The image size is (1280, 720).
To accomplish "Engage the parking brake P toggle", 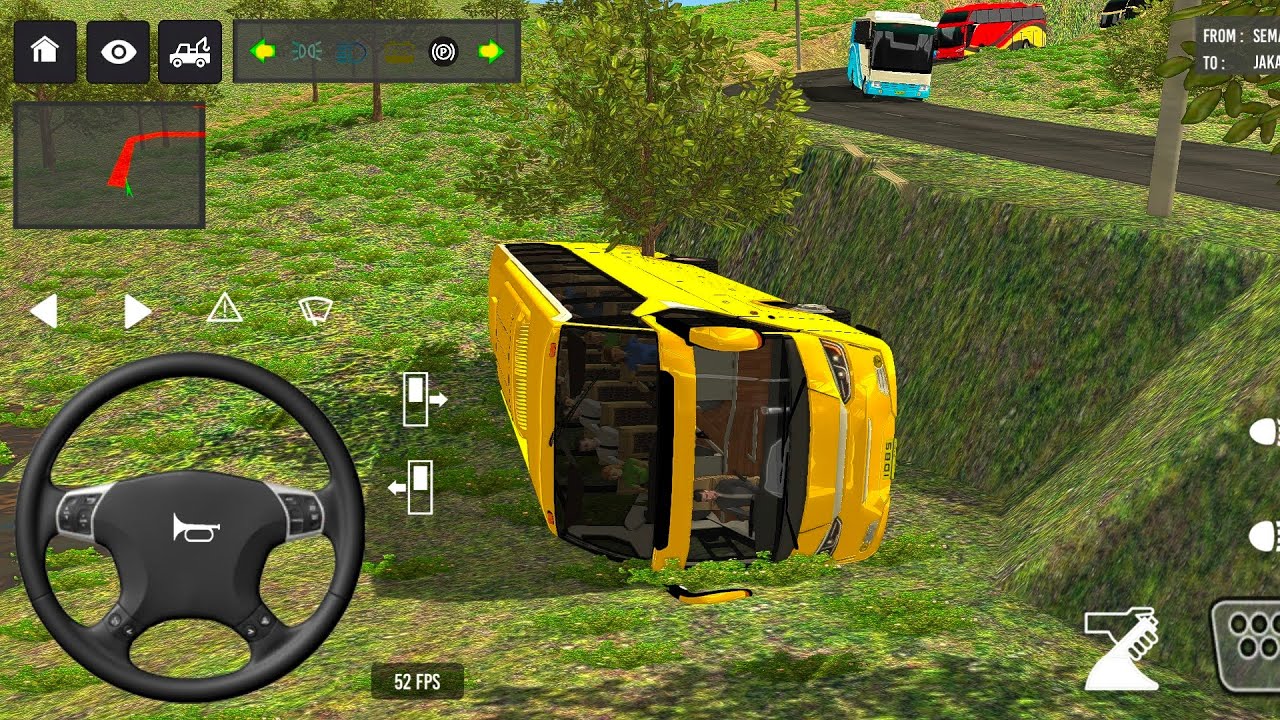I will point(443,51).
